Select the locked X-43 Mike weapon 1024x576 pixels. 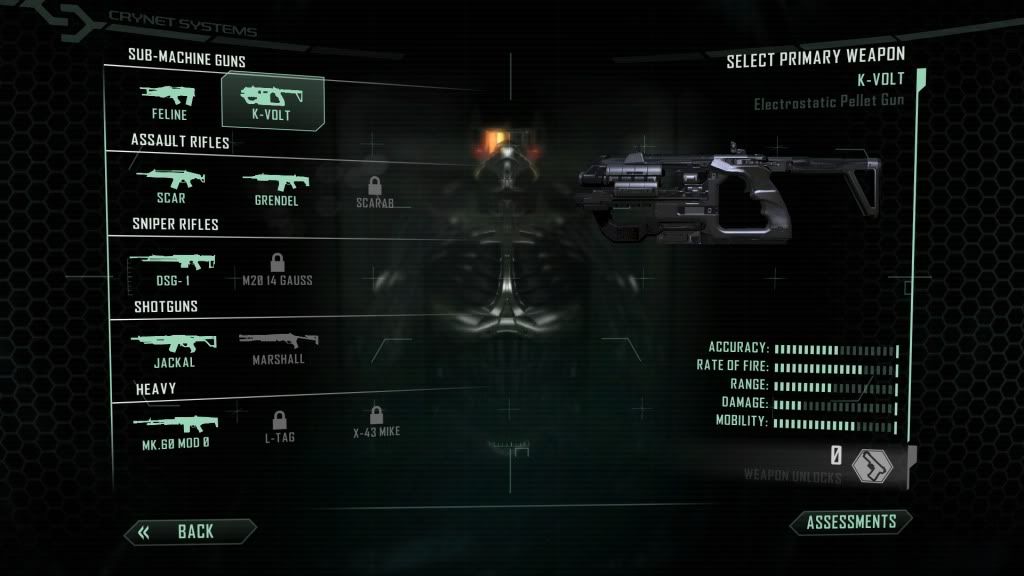coord(376,423)
